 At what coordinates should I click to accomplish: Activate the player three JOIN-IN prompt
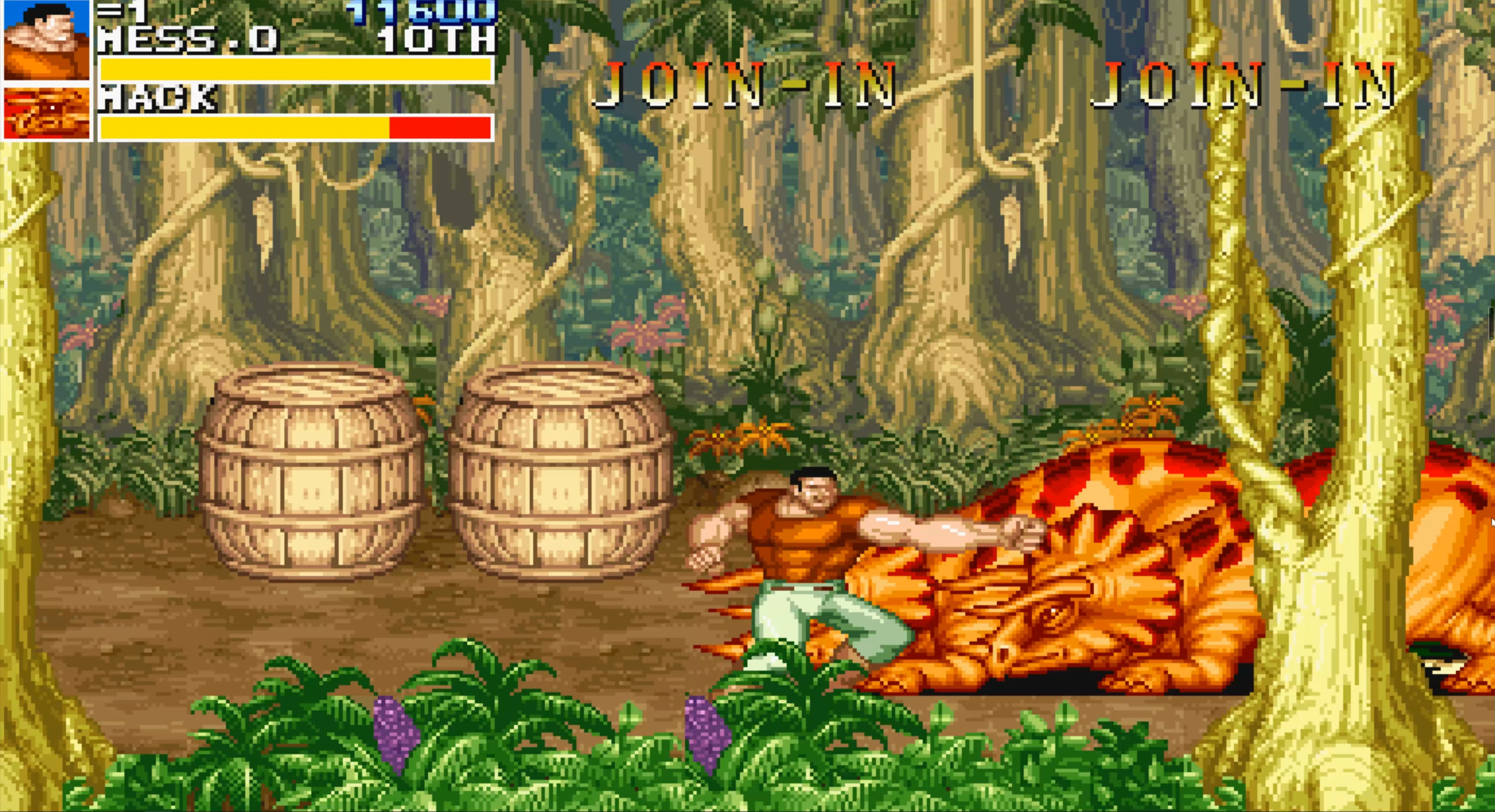tap(1243, 86)
